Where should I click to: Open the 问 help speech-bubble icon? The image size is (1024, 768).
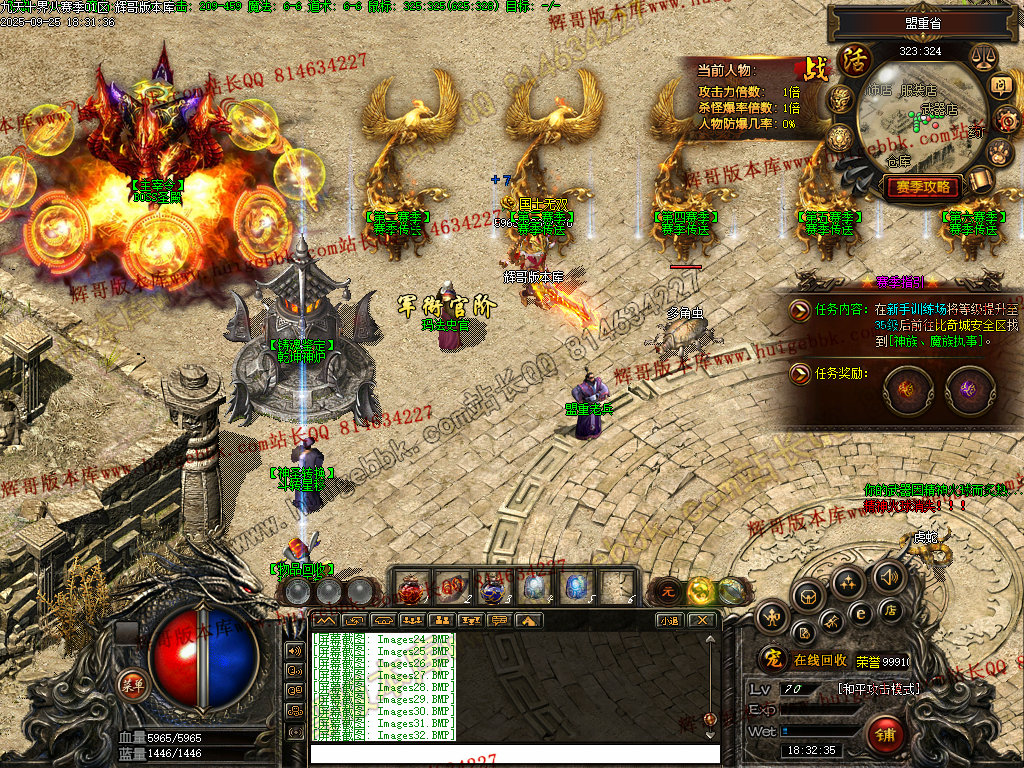click(1001, 86)
